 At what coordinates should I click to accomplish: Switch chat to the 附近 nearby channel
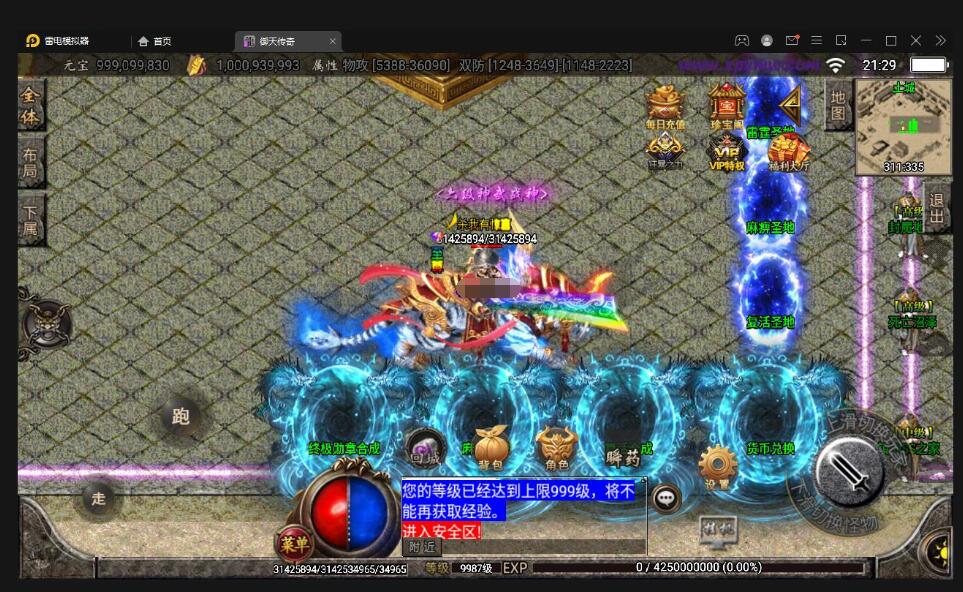(421, 547)
